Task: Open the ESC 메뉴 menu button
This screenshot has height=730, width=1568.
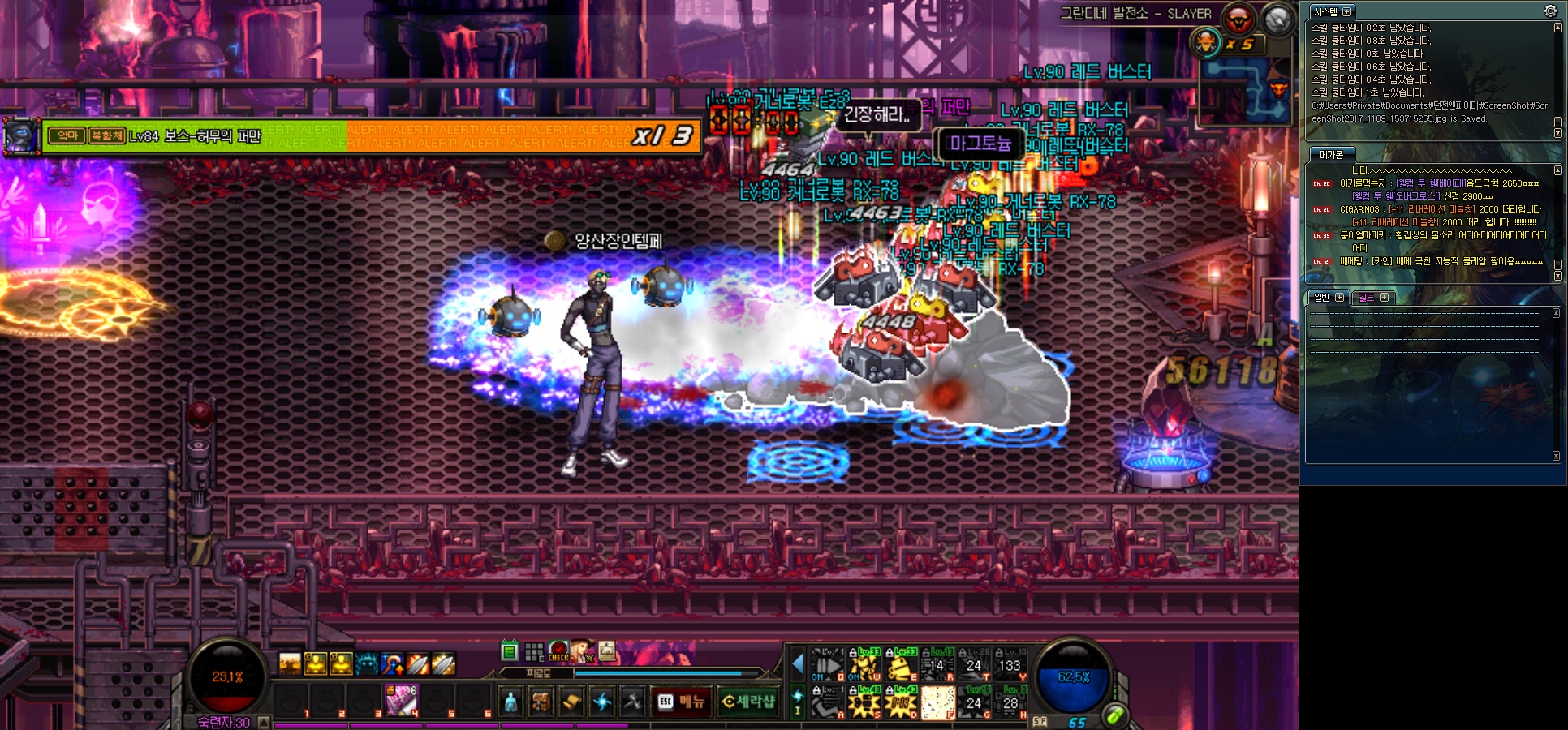Action: click(682, 702)
